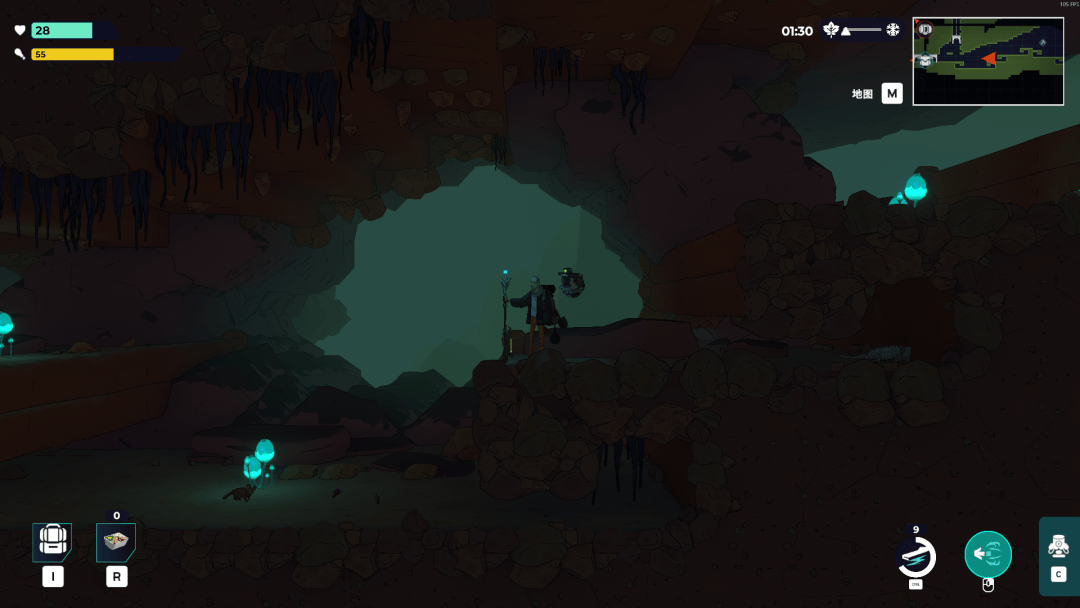Select the red player arrow on minimap
This screenshot has width=1080, height=608.
pos(989,59)
